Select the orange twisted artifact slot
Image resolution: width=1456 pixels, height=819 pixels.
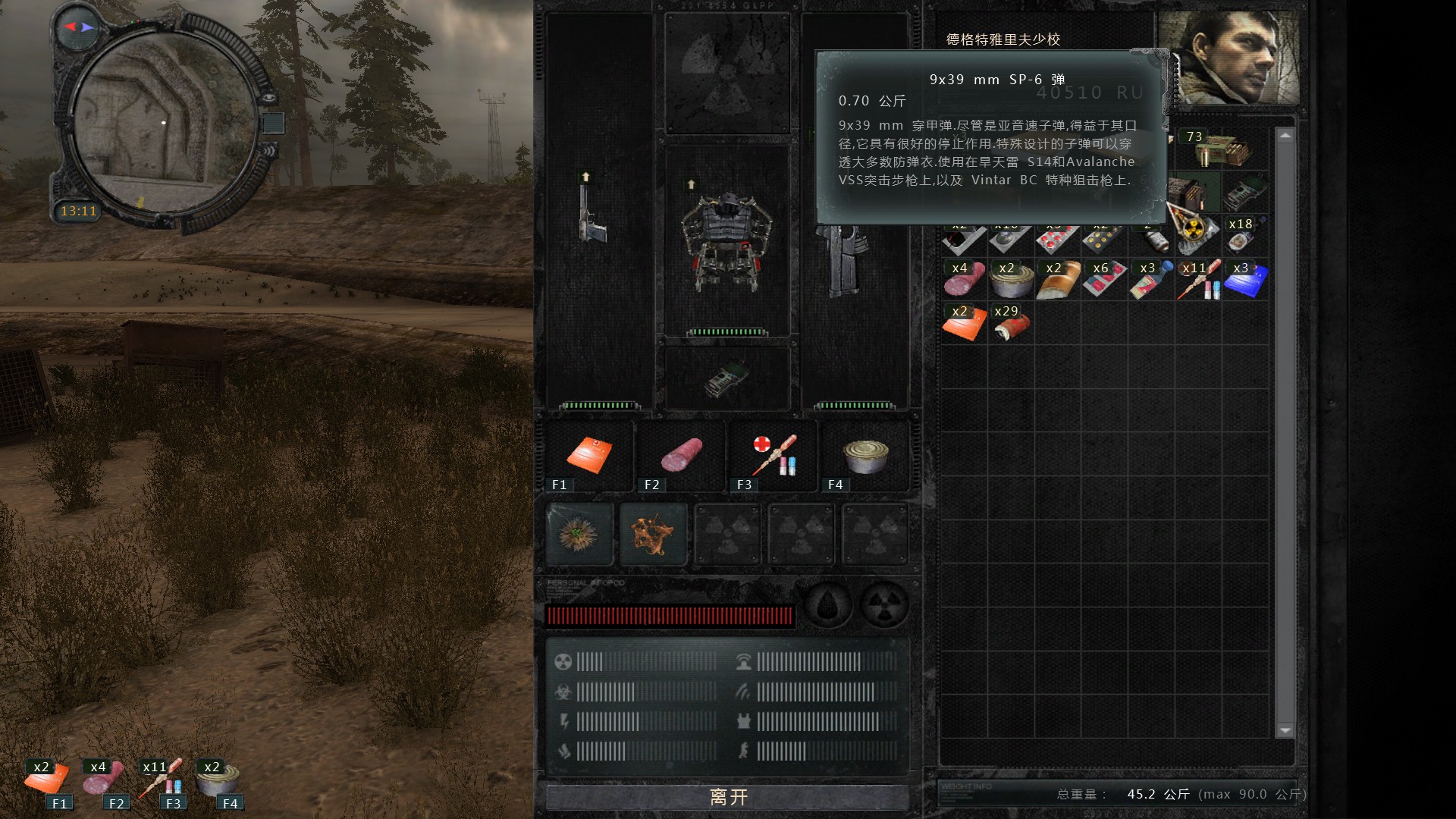[x=653, y=535]
